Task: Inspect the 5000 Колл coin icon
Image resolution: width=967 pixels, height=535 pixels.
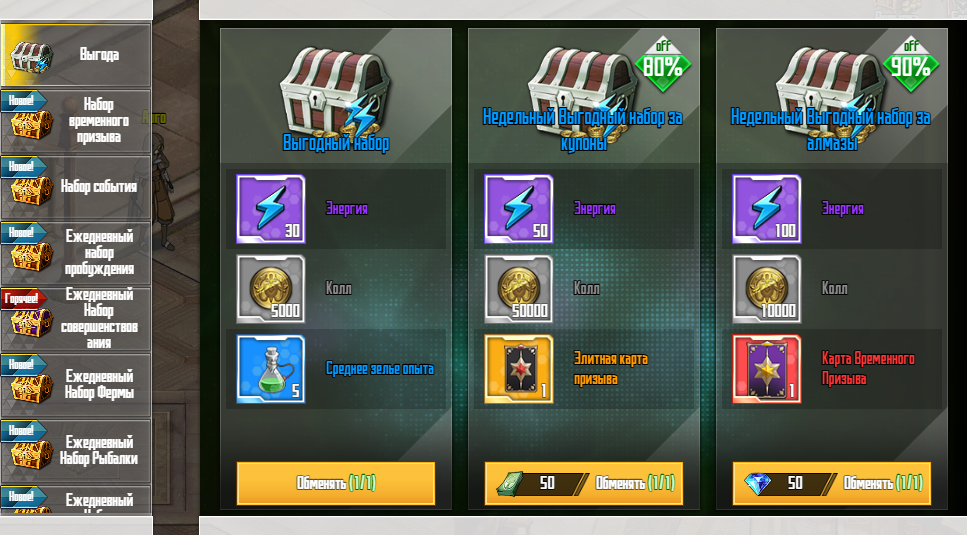Action: (270, 289)
